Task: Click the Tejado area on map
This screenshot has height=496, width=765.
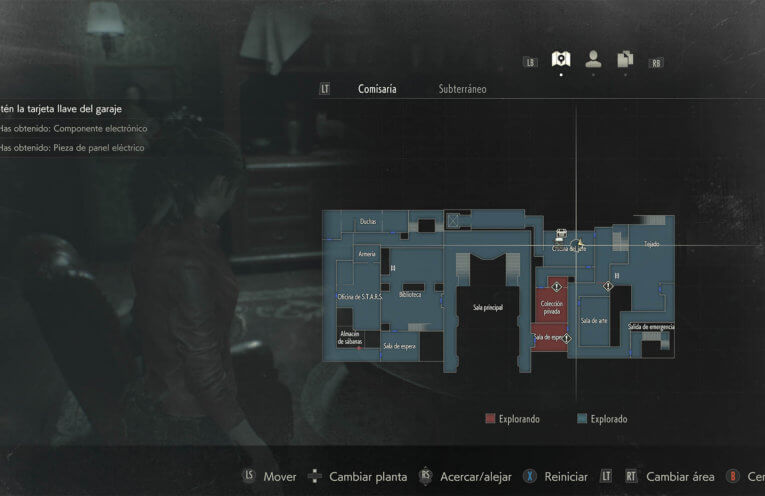Action: [x=652, y=244]
